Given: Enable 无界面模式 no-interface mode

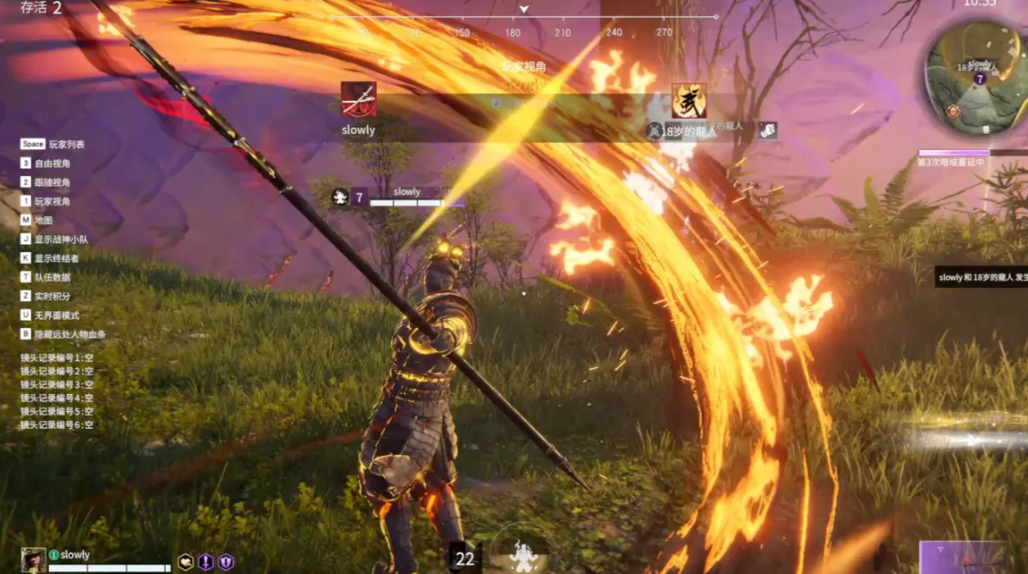Looking at the screenshot, I should (x=62, y=315).
